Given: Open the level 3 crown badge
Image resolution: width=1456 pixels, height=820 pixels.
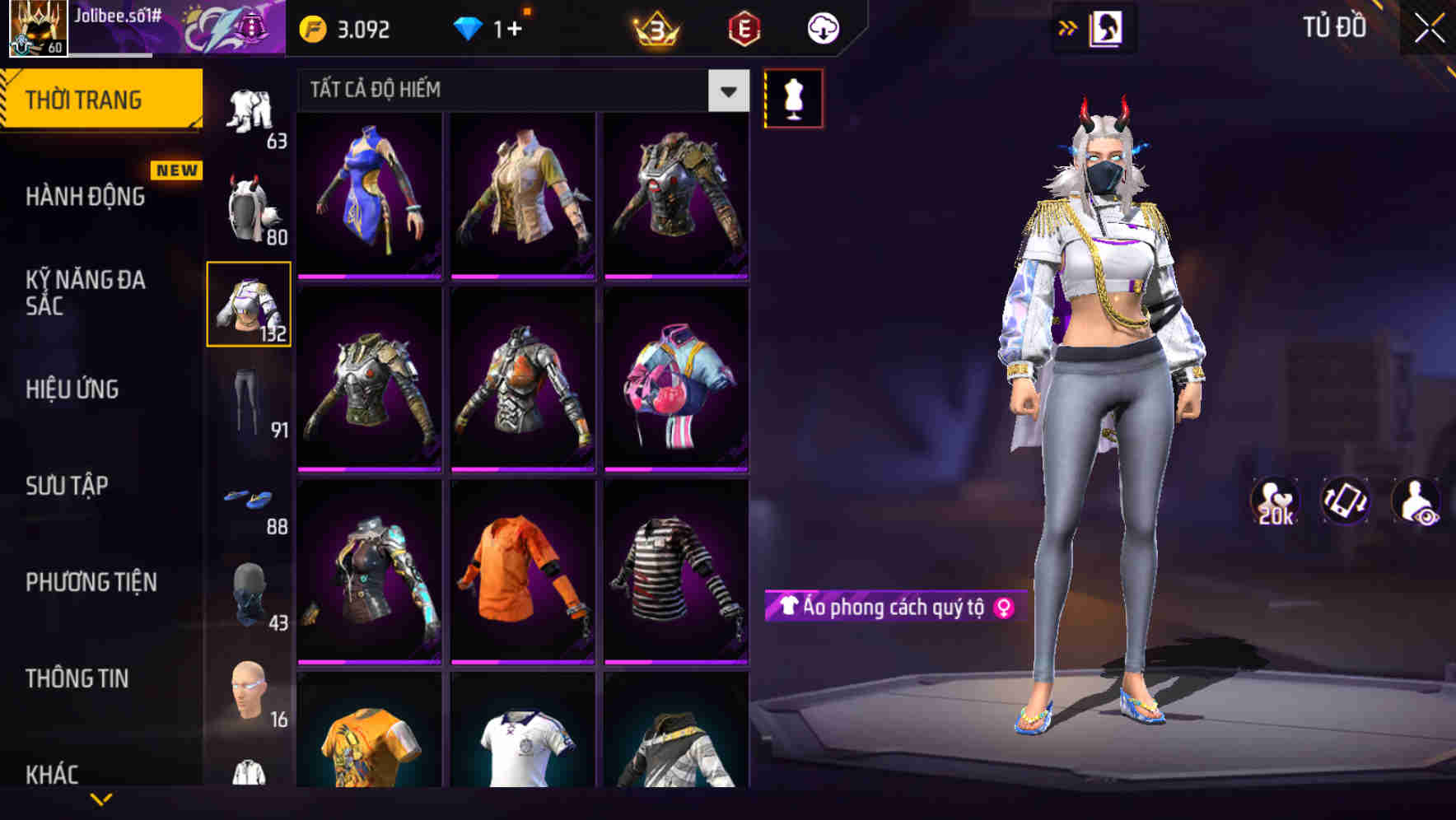Looking at the screenshot, I should coord(655,27).
